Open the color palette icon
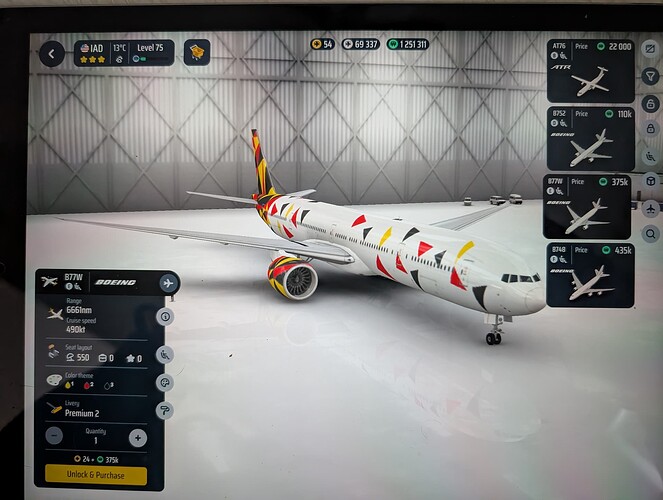Viewport: 663px width, 500px height. (x=165, y=381)
